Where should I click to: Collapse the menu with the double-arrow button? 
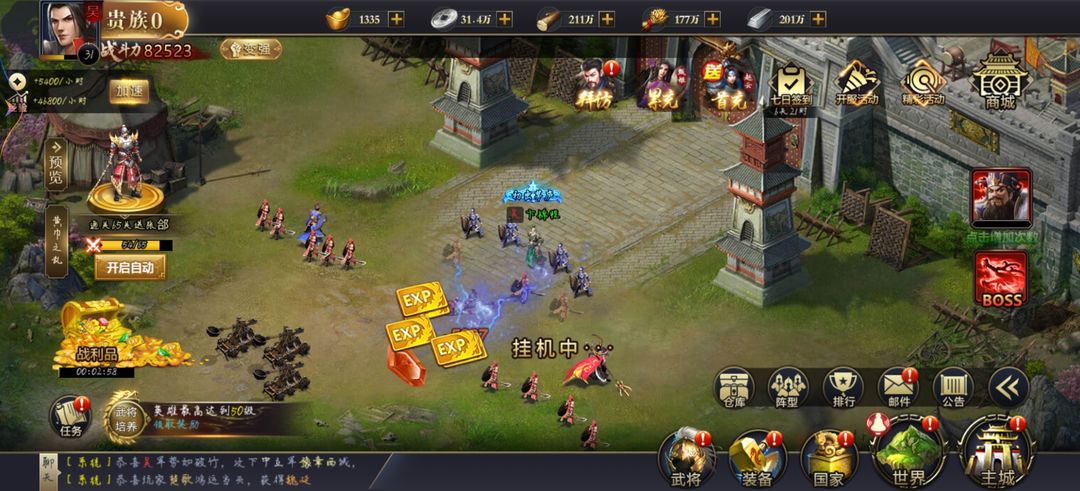point(1008,387)
